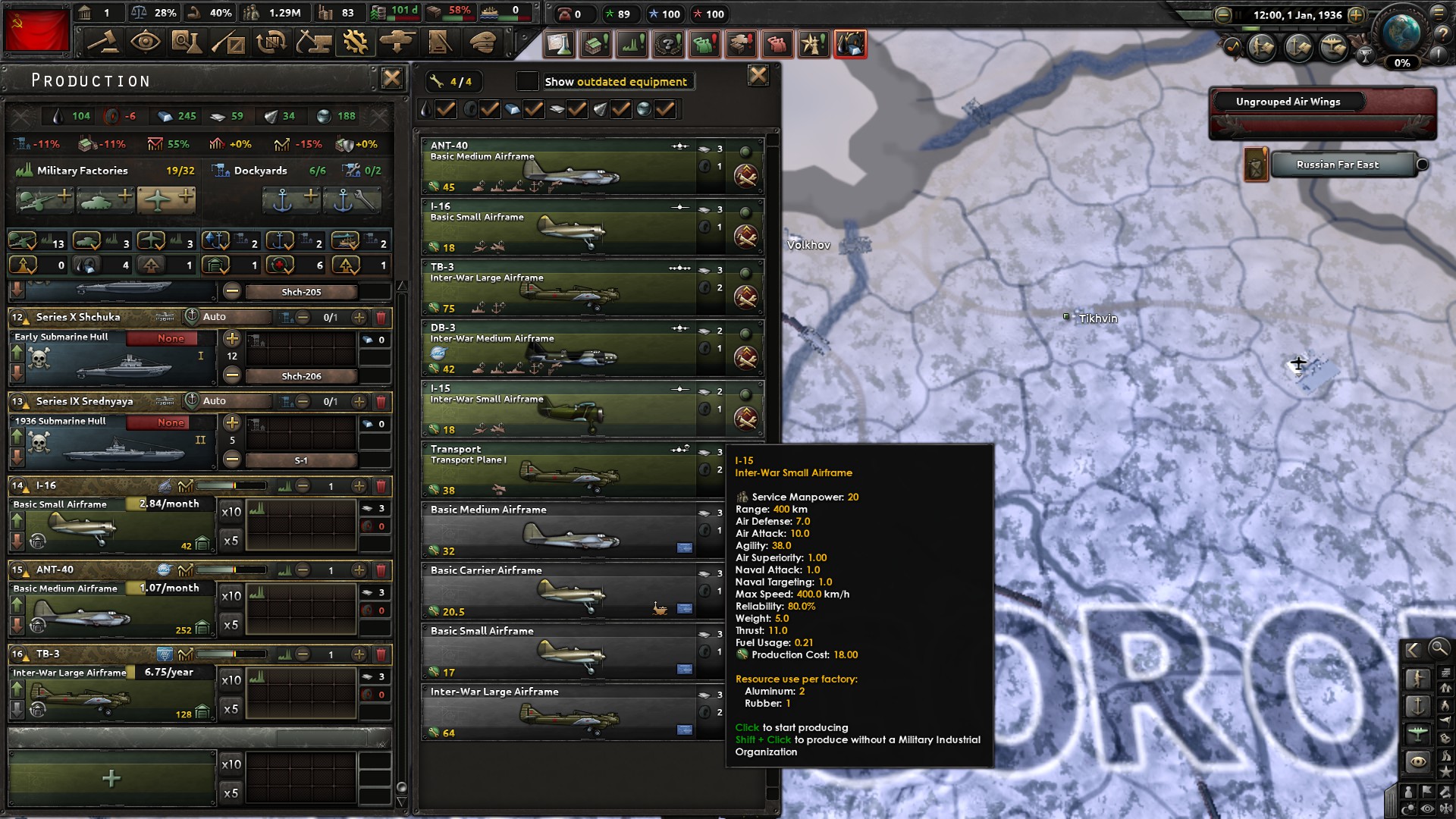1456x819 pixels.
Task: Open the Construction tab (anvil icon)
Action: [315, 43]
